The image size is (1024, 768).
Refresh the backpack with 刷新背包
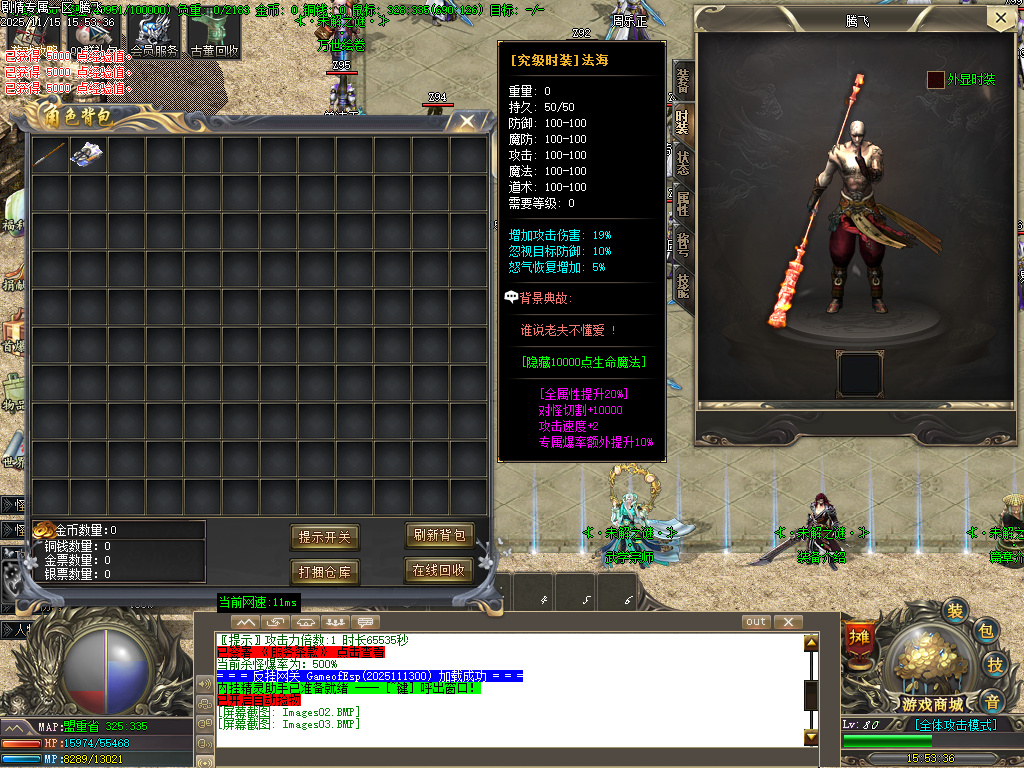tap(439, 535)
